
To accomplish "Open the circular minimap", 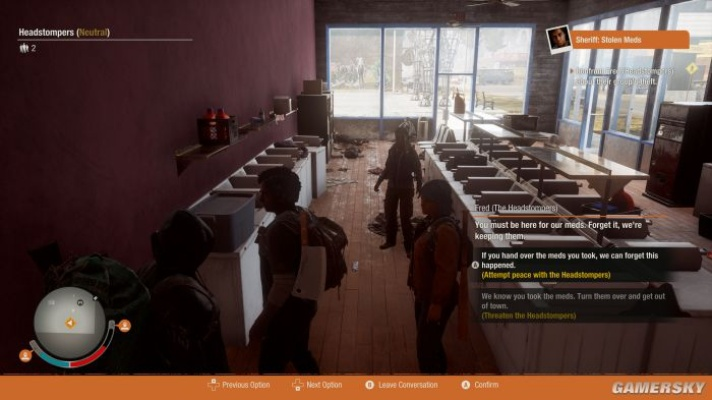I will (x=69, y=323).
